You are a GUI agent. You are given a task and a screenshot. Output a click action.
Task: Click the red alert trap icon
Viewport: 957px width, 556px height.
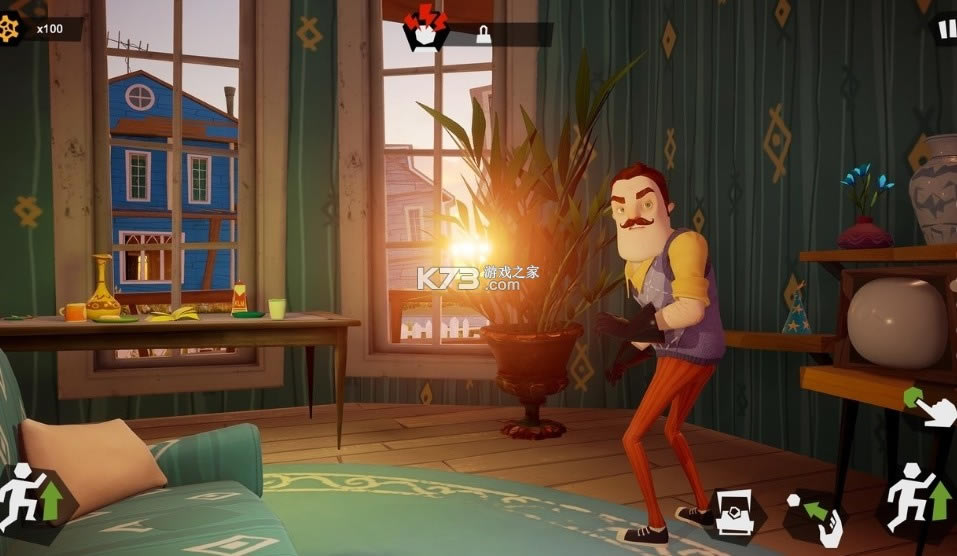[x=425, y=28]
